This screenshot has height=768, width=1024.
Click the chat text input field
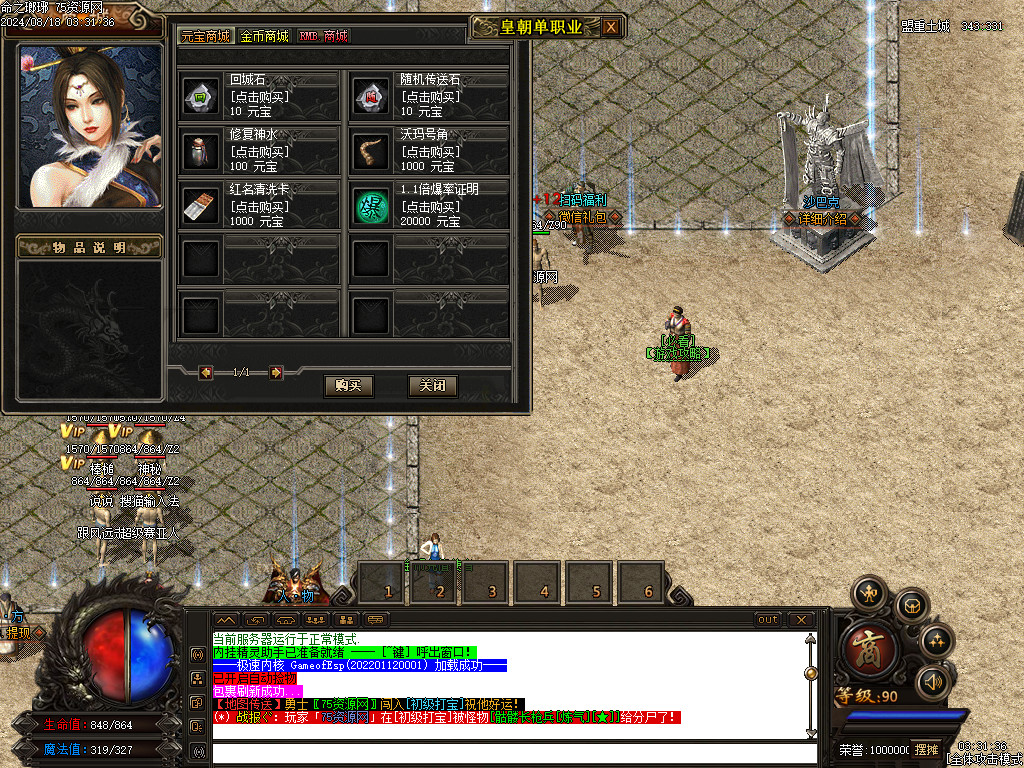click(510, 752)
